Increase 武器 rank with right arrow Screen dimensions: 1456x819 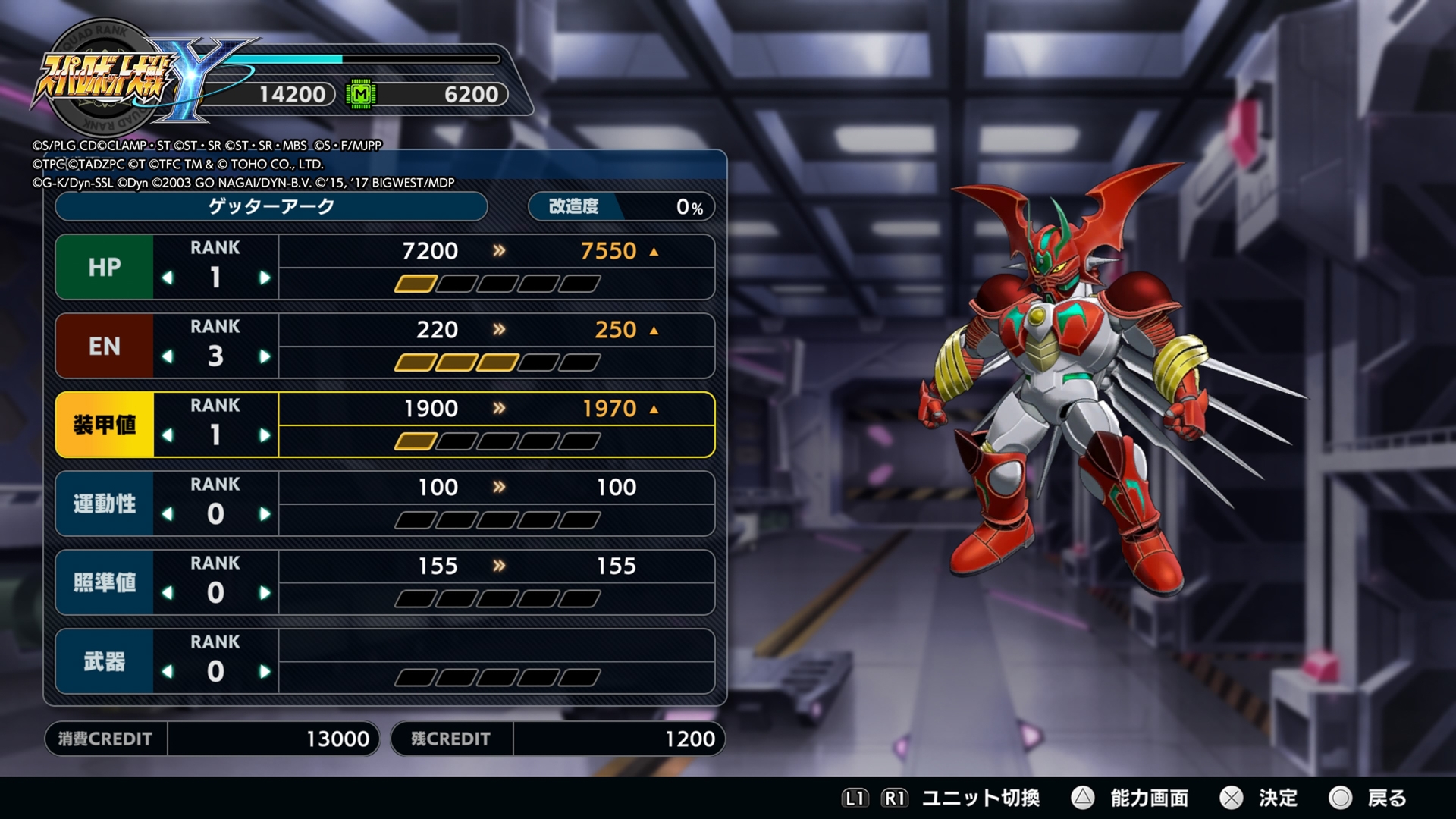(x=265, y=673)
